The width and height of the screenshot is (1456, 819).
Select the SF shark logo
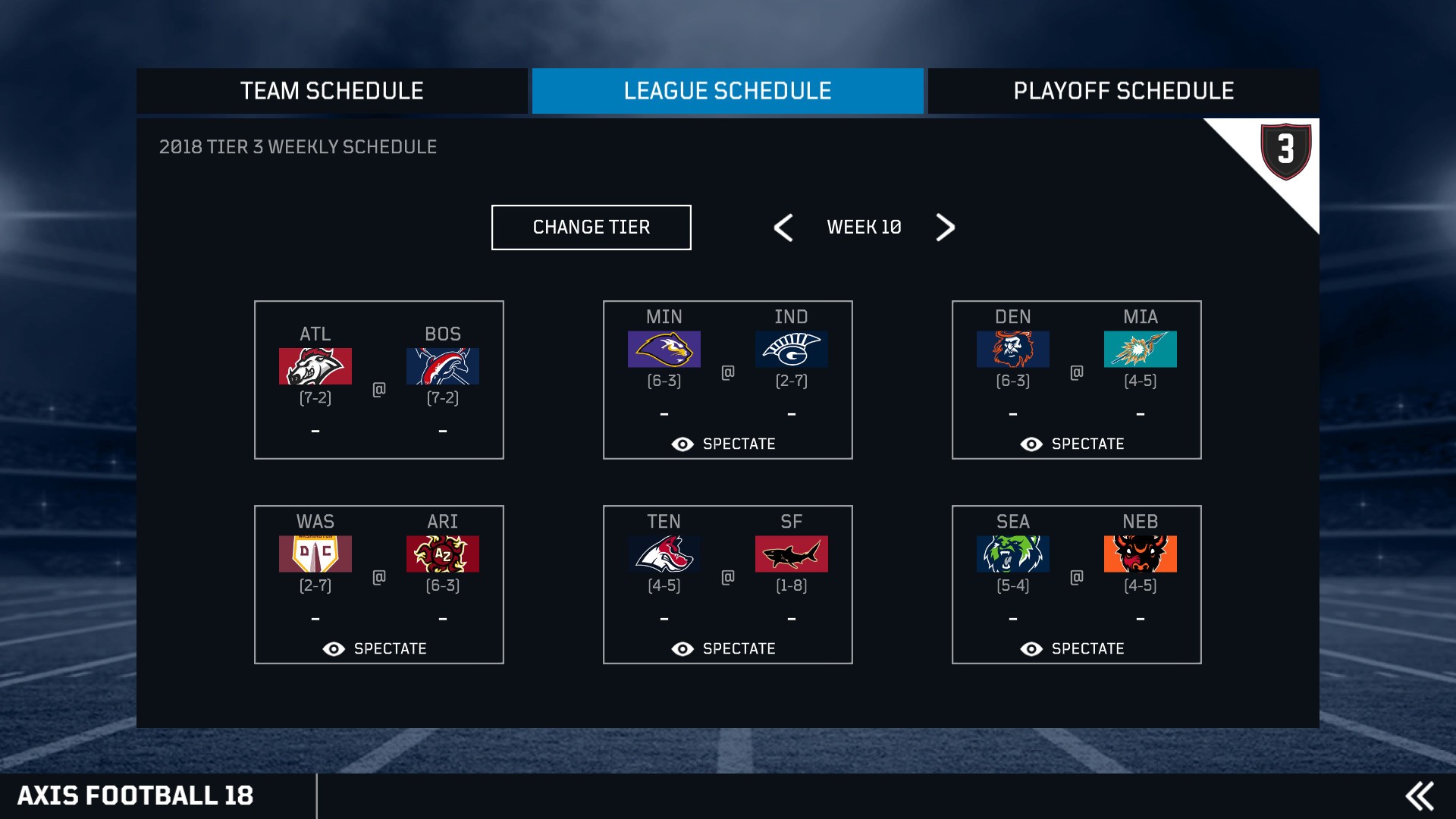791,554
